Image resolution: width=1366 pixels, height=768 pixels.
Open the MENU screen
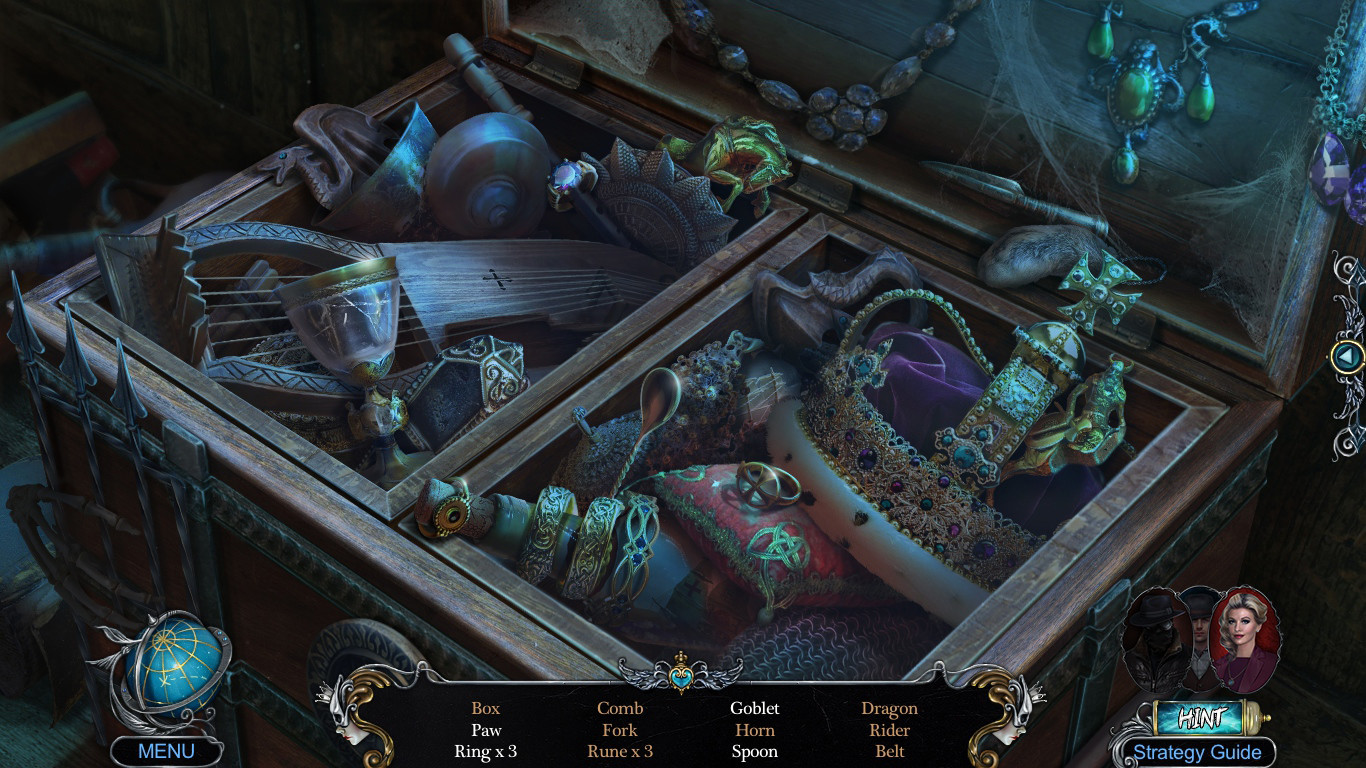(x=166, y=751)
